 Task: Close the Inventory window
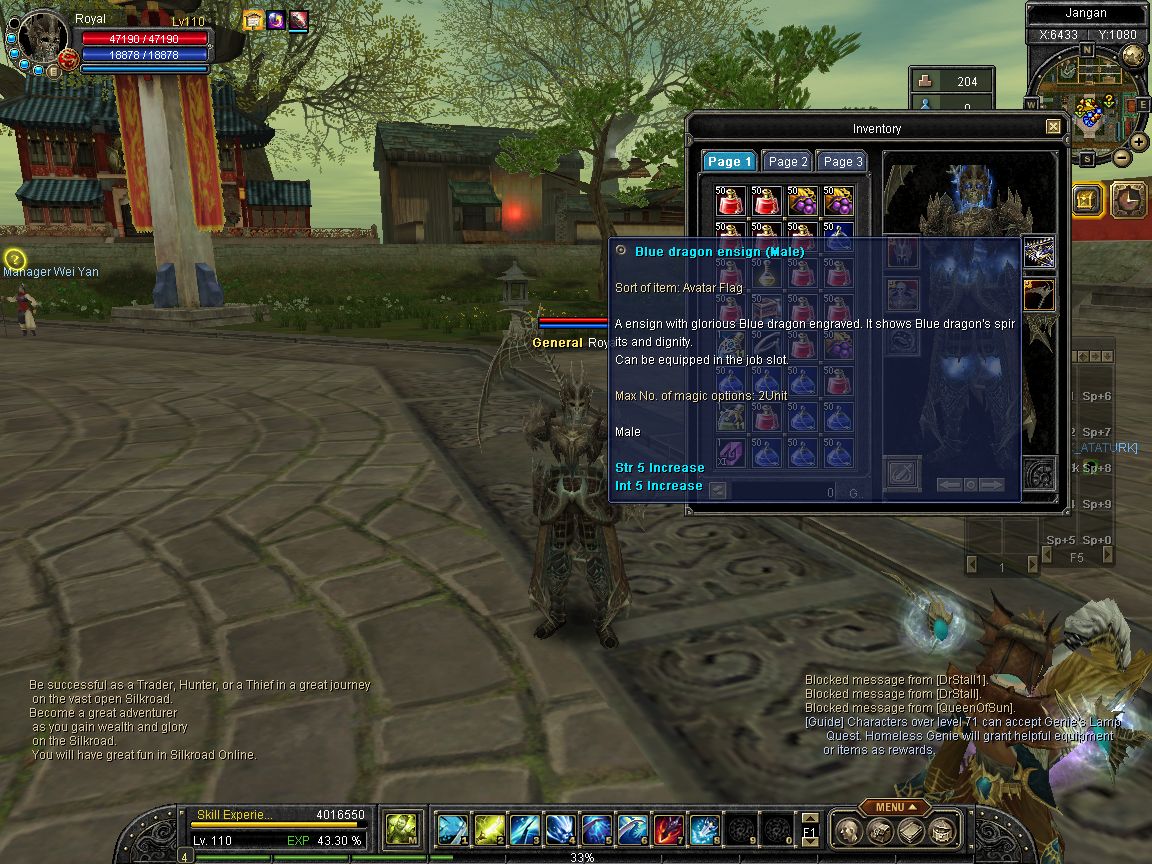point(1053,127)
